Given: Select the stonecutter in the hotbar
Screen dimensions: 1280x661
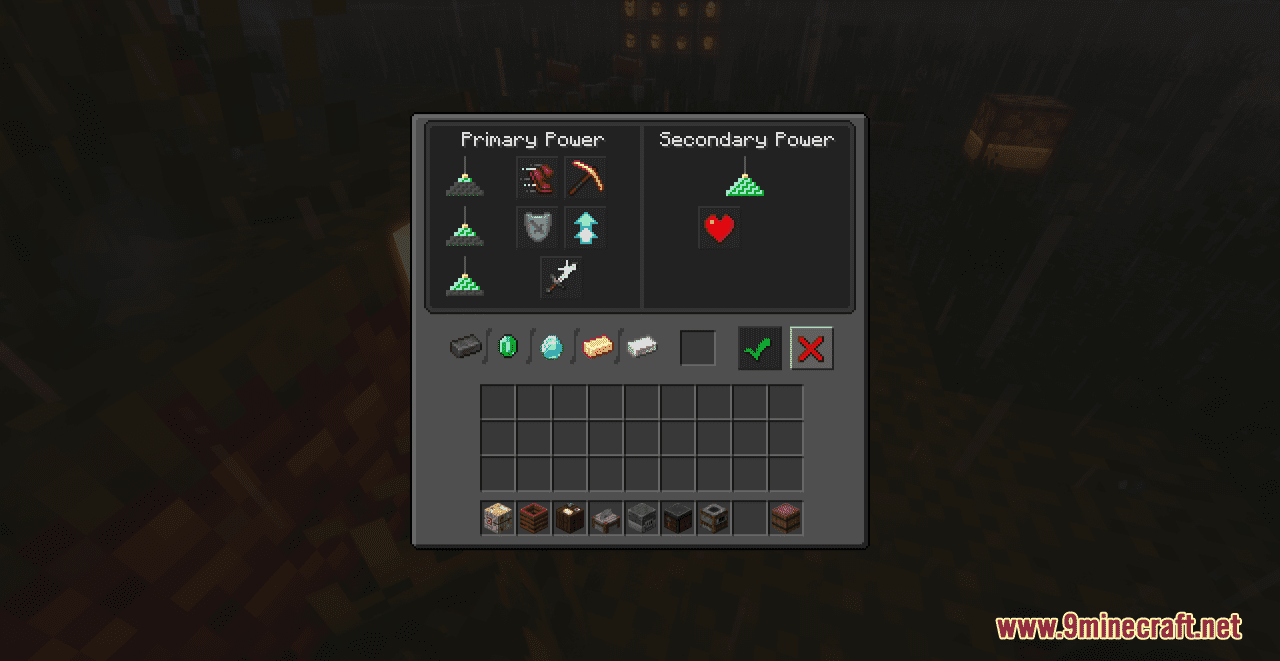Looking at the screenshot, I should tap(606, 518).
